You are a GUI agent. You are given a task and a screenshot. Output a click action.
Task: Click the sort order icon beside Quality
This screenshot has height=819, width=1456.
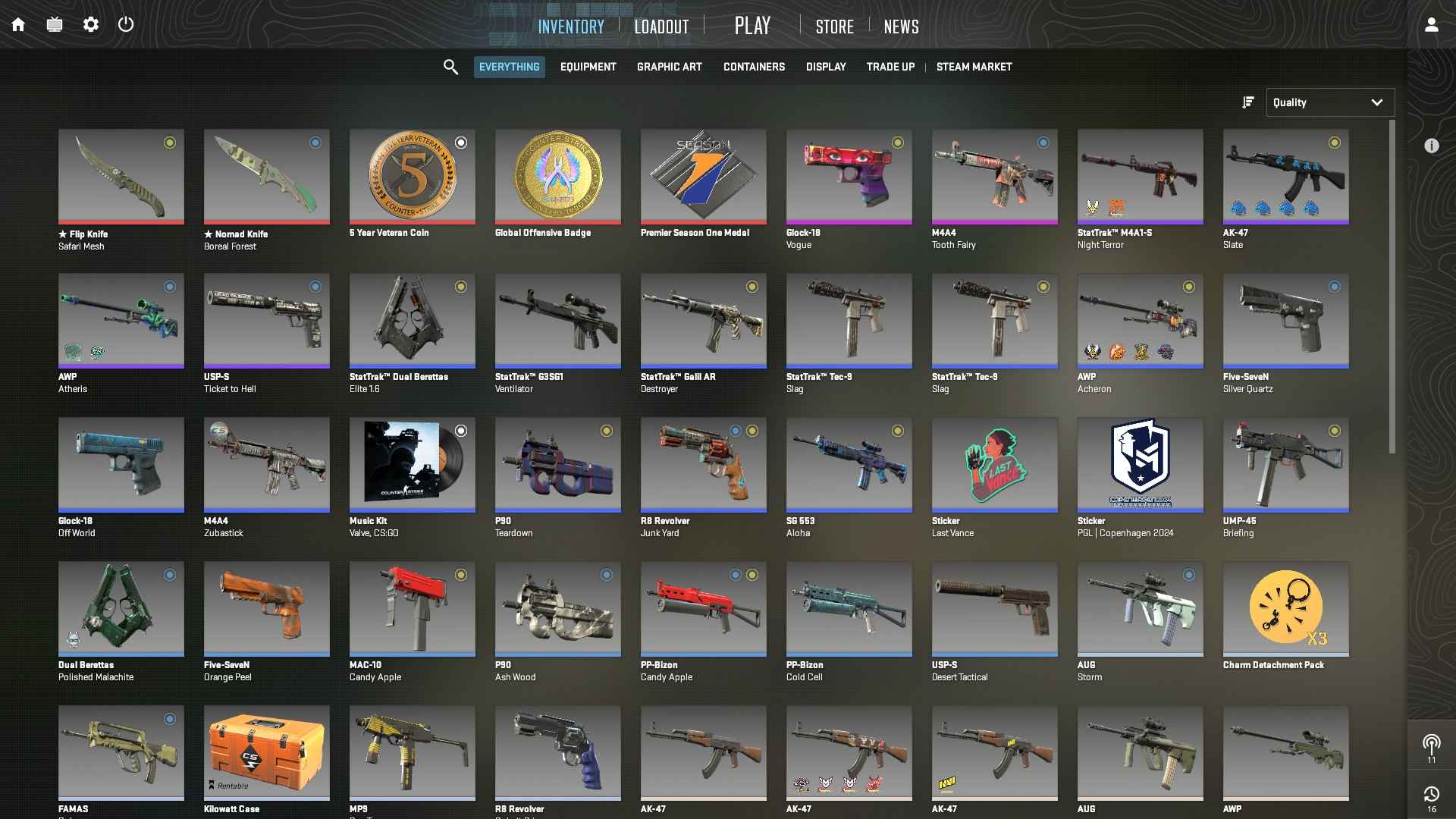tap(1247, 102)
